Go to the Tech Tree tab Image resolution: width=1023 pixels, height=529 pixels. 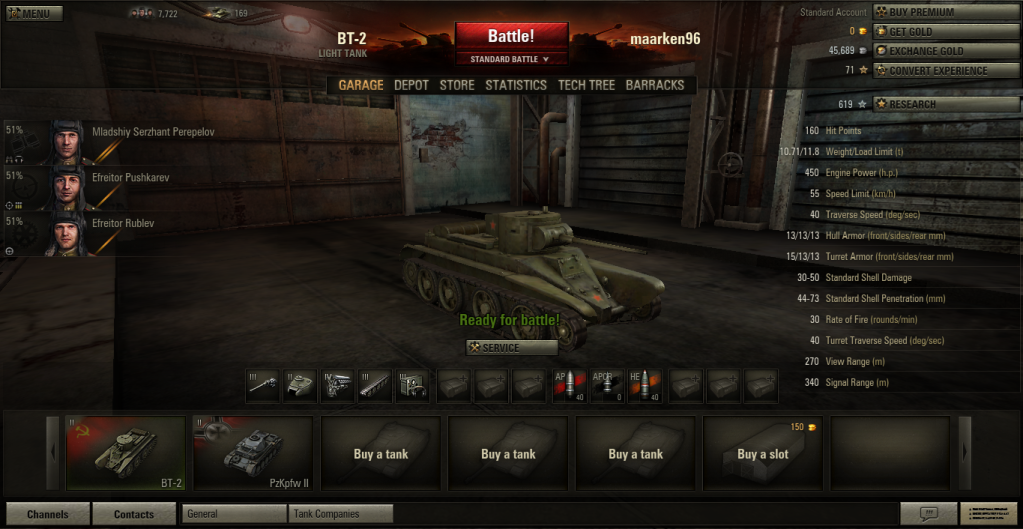[x=586, y=85]
